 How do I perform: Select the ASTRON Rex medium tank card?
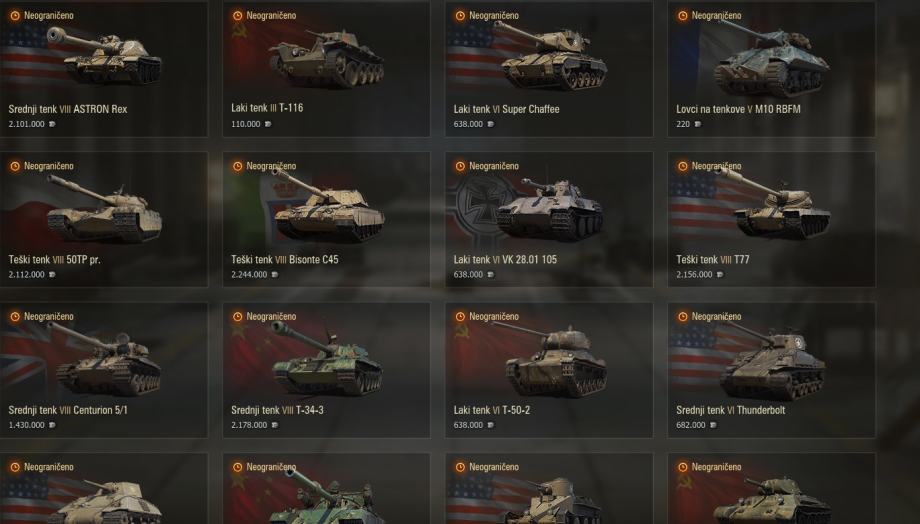[x=104, y=69]
